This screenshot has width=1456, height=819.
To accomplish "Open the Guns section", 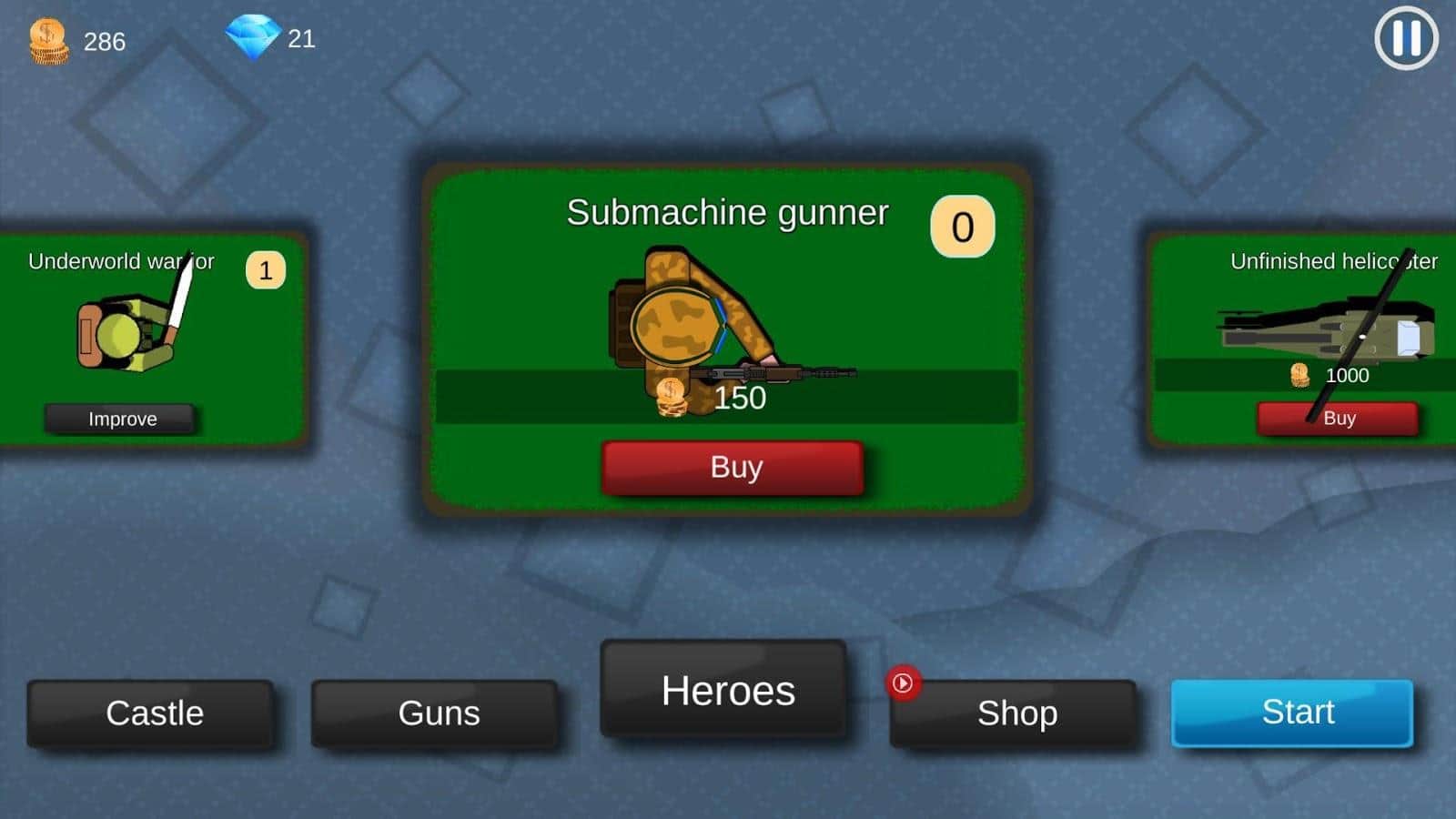I will point(438,714).
